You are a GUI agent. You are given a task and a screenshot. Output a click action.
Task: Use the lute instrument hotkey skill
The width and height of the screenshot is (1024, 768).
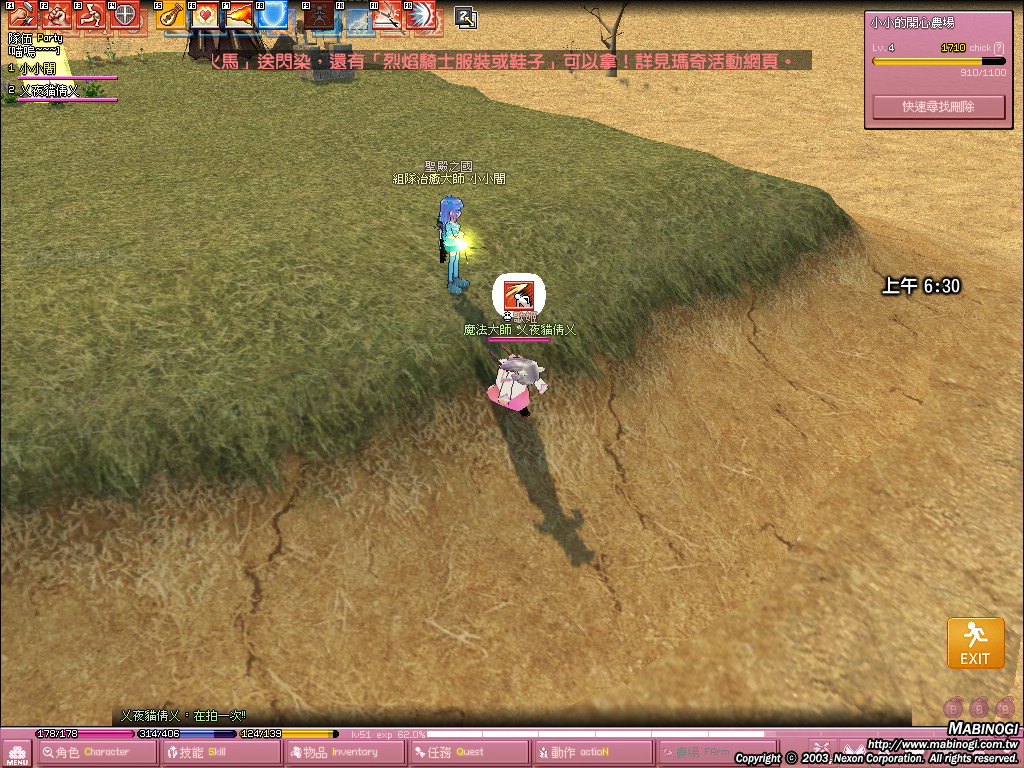tap(172, 15)
